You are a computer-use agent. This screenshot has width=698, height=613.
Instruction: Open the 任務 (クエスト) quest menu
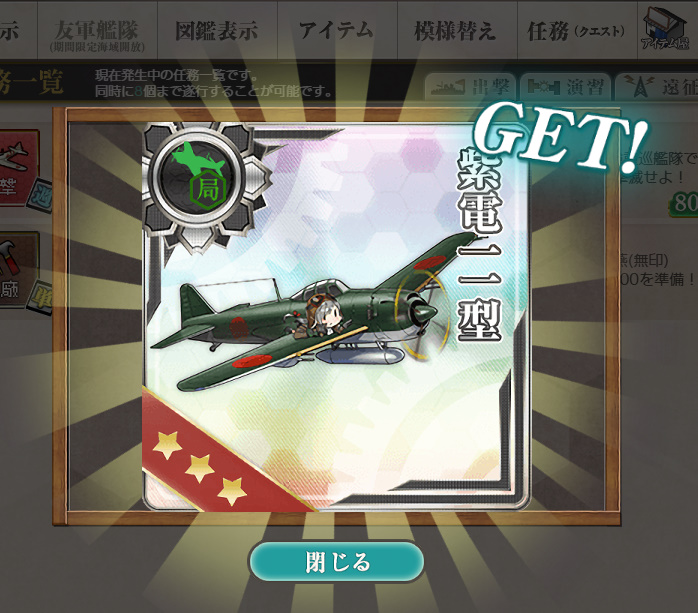573,31
